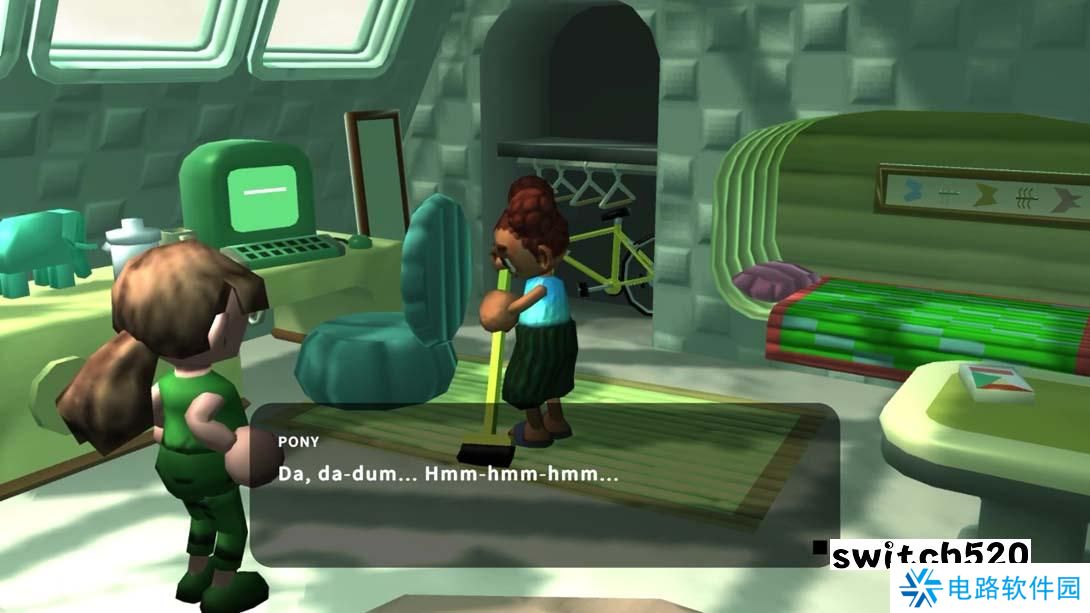
Task: Click the square continue marker in Pony's dialogue
Action: 820,547
